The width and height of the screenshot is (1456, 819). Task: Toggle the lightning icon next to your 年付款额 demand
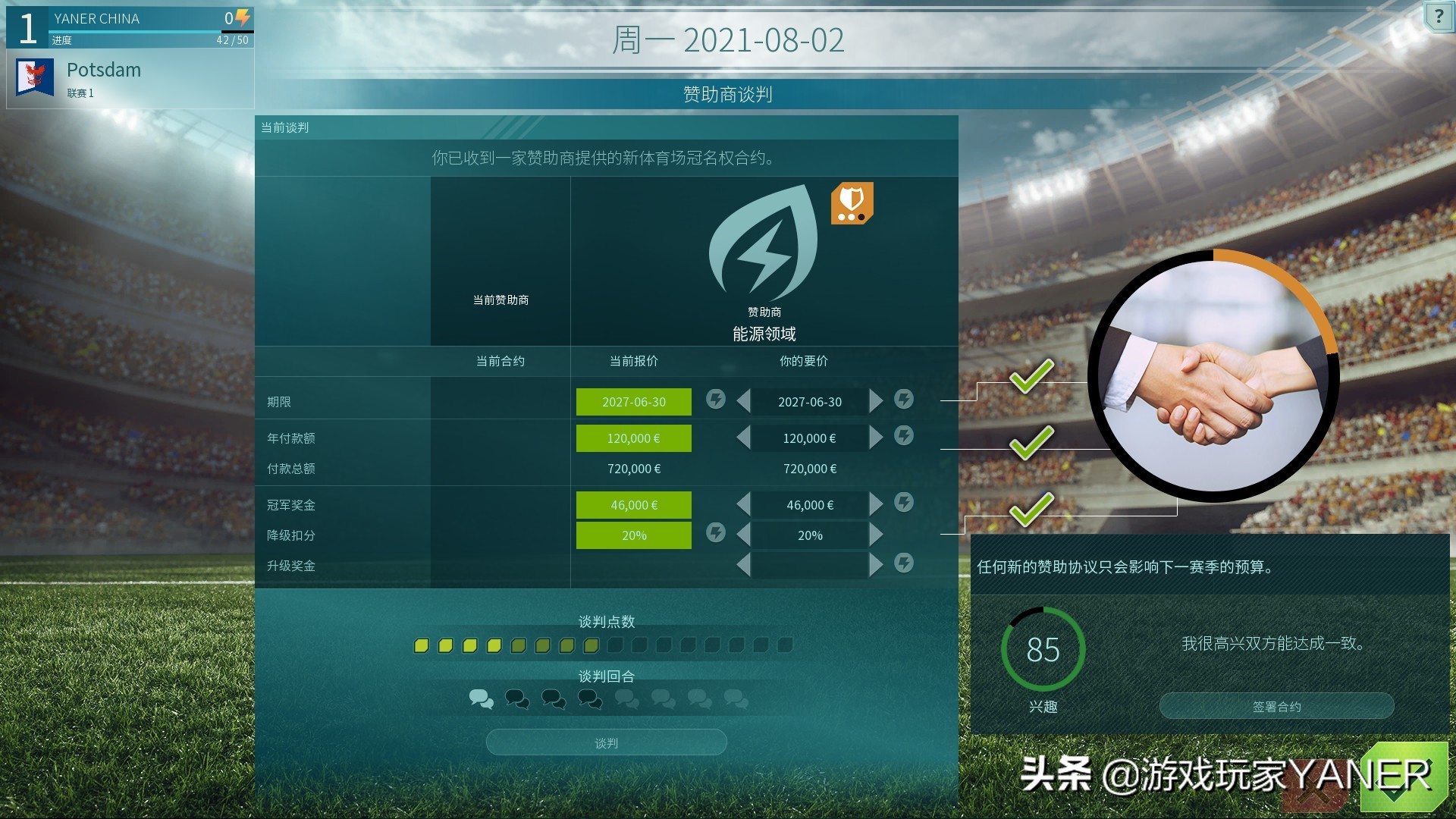click(x=903, y=437)
